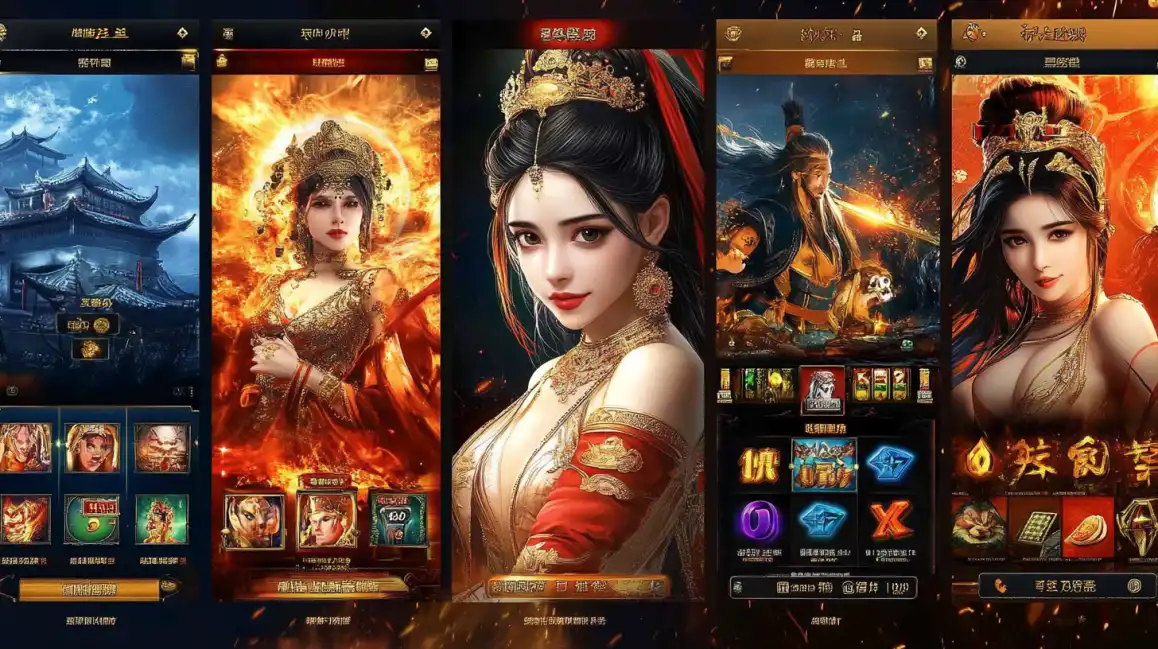Open the red tab above the fire goddess
Viewport: 1158px width, 649px height.
[326, 62]
